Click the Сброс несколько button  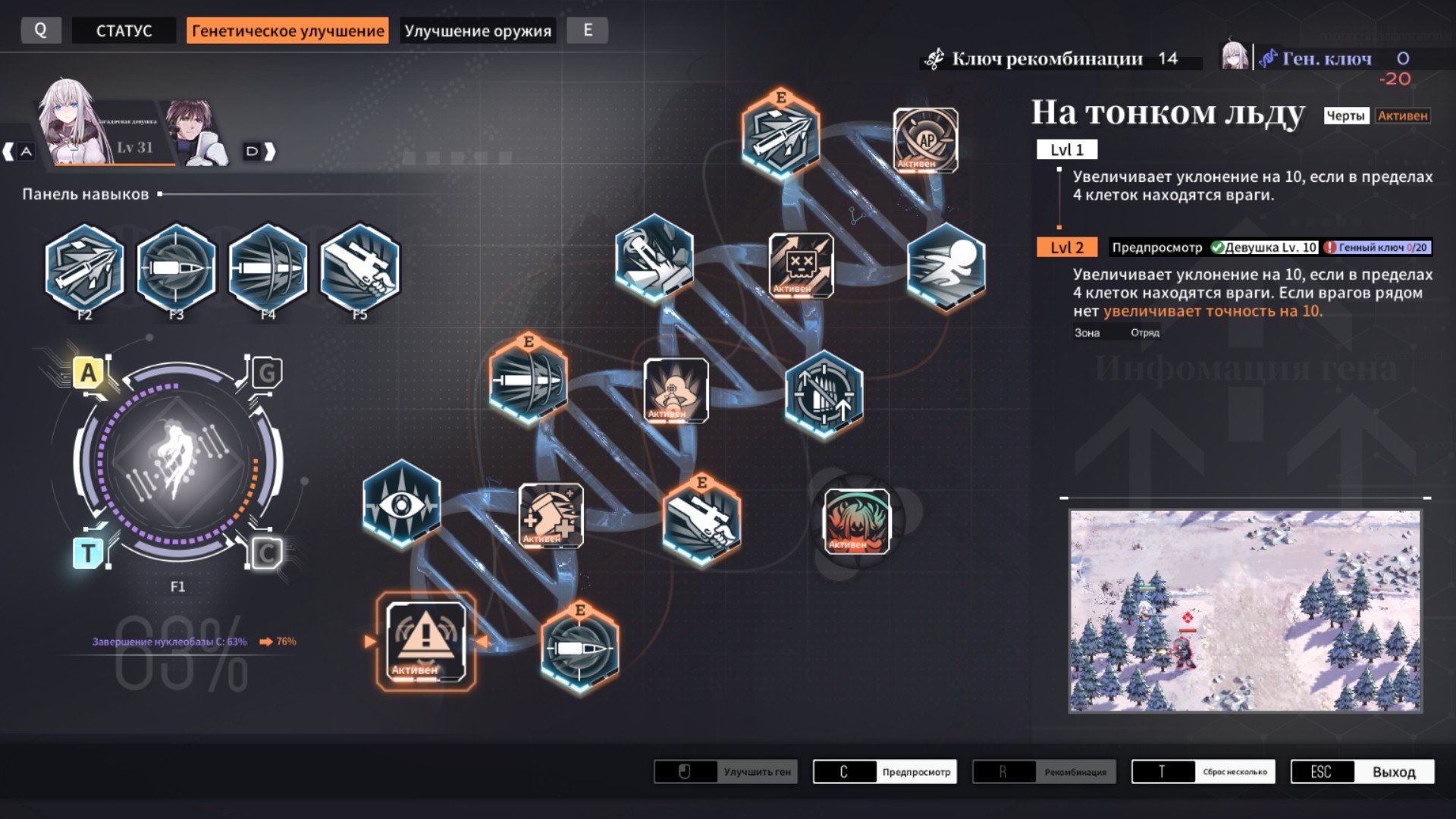tap(1203, 772)
